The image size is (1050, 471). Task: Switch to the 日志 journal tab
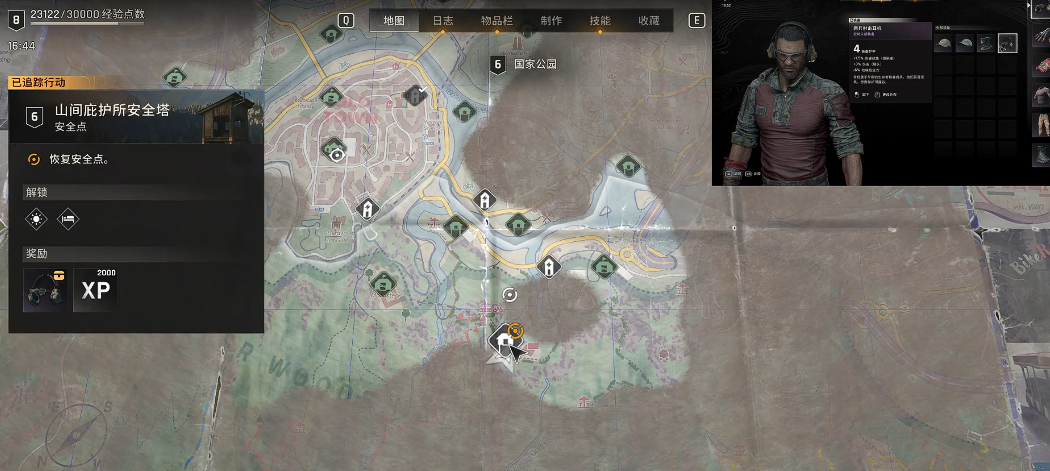tap(443, 21)
